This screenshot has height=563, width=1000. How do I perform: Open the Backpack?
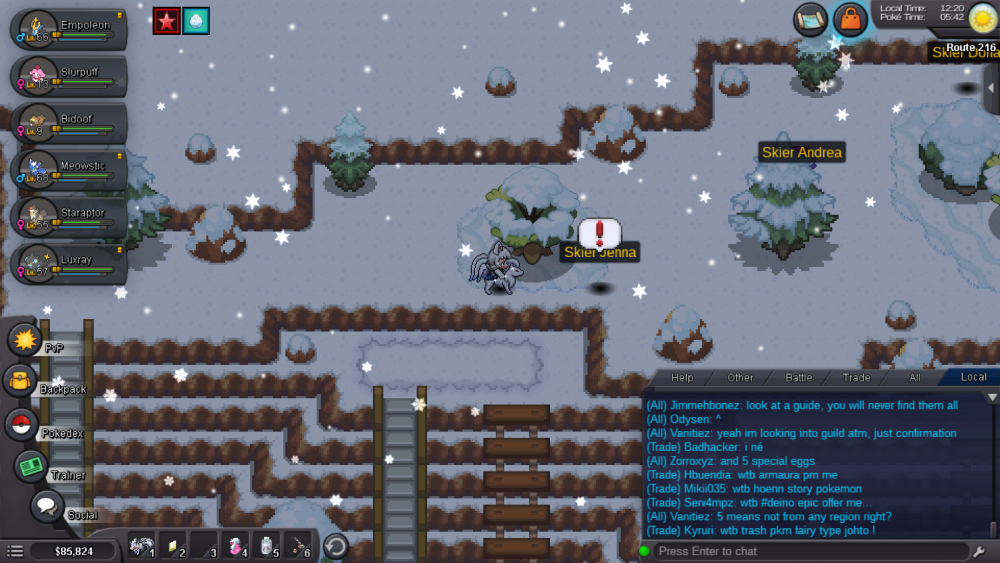tap(20, 381)
